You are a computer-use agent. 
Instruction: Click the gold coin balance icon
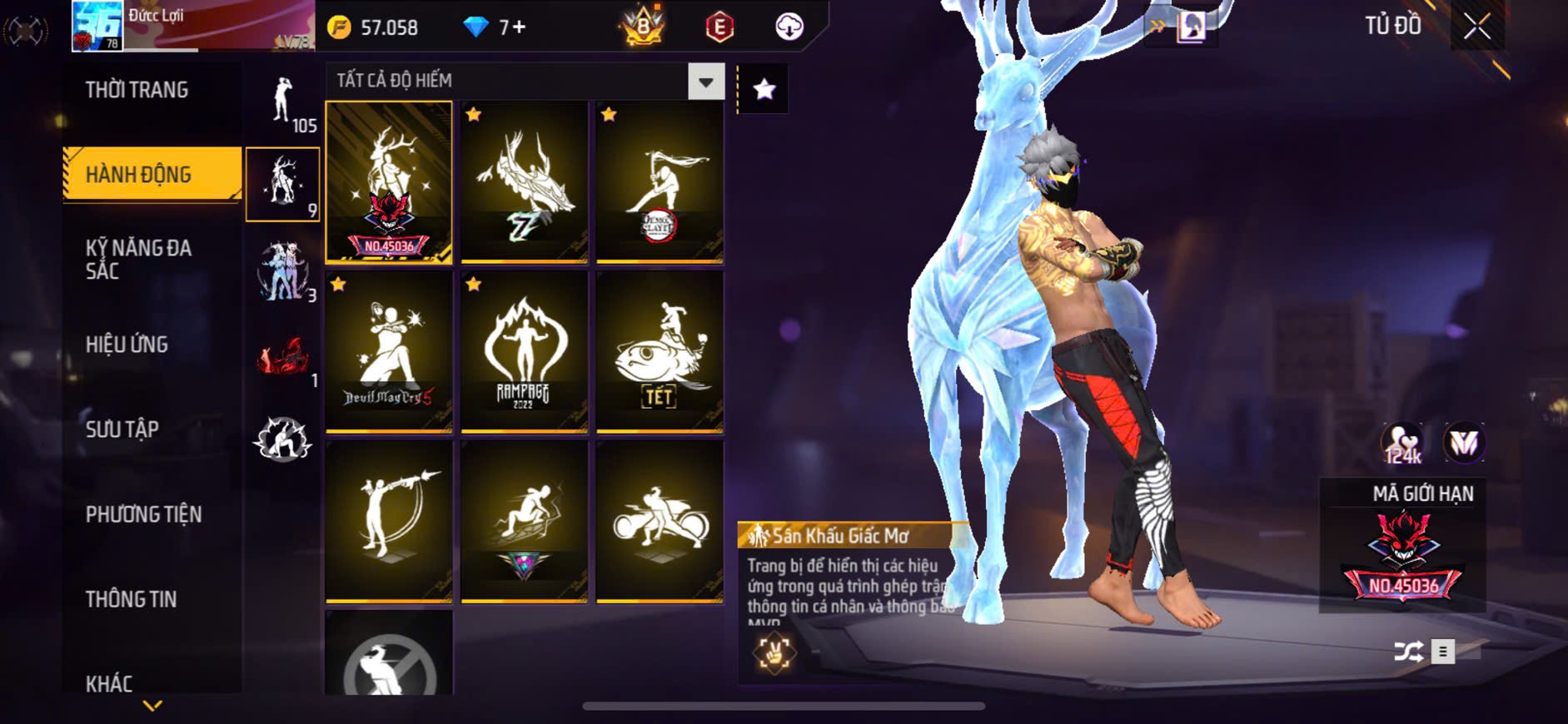pyautogui.click(x=339, y=27)
